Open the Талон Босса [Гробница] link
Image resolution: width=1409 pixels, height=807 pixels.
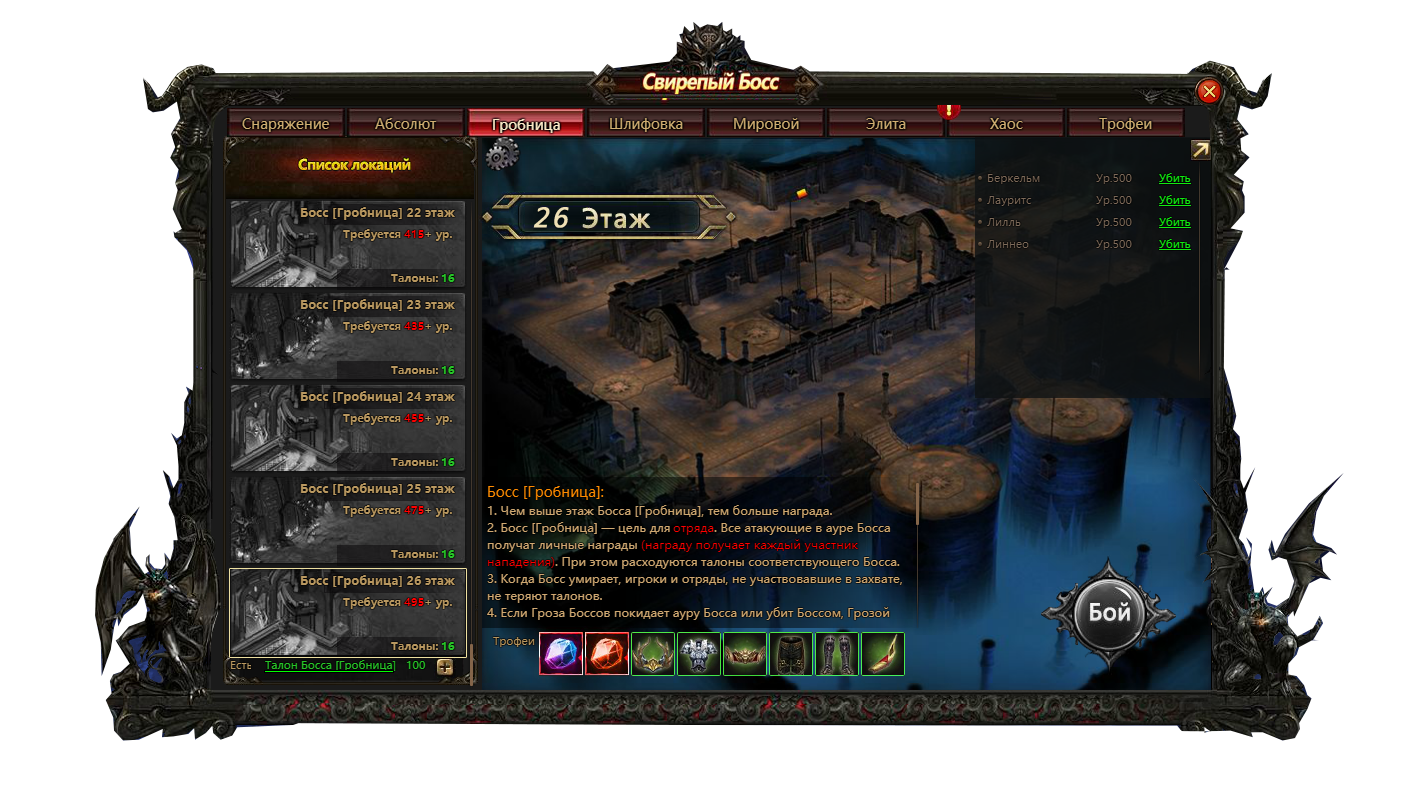[x=330, y=666]
